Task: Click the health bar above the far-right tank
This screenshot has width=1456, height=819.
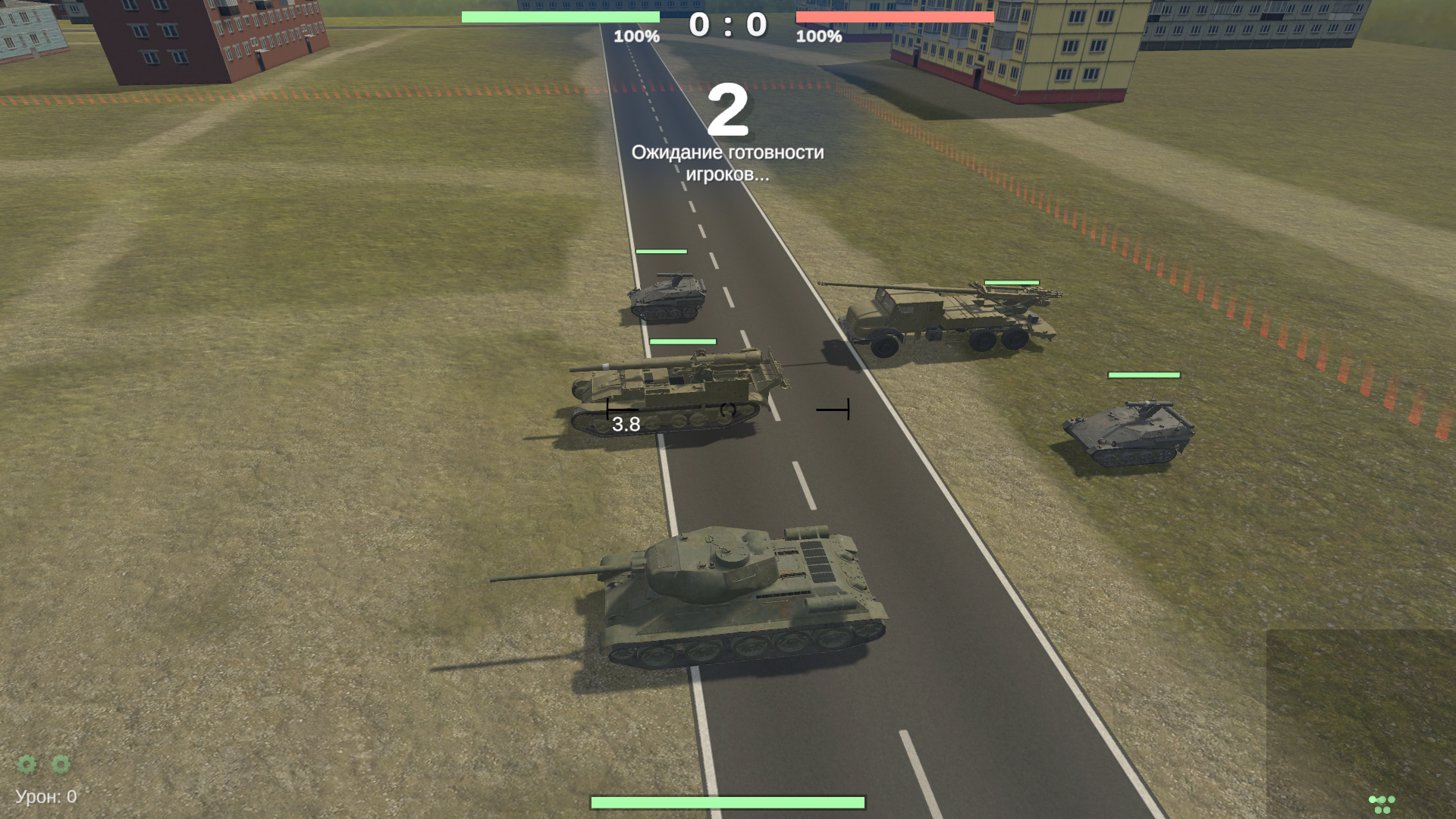Action: point(1145,375)
